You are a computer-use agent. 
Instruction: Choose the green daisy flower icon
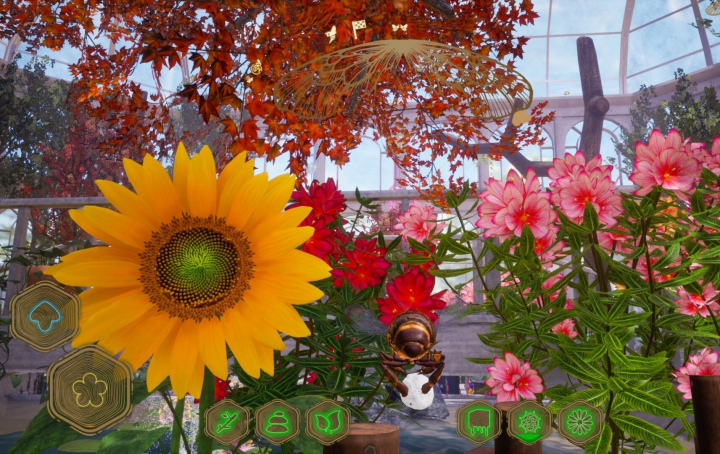(x=580, y=422)
